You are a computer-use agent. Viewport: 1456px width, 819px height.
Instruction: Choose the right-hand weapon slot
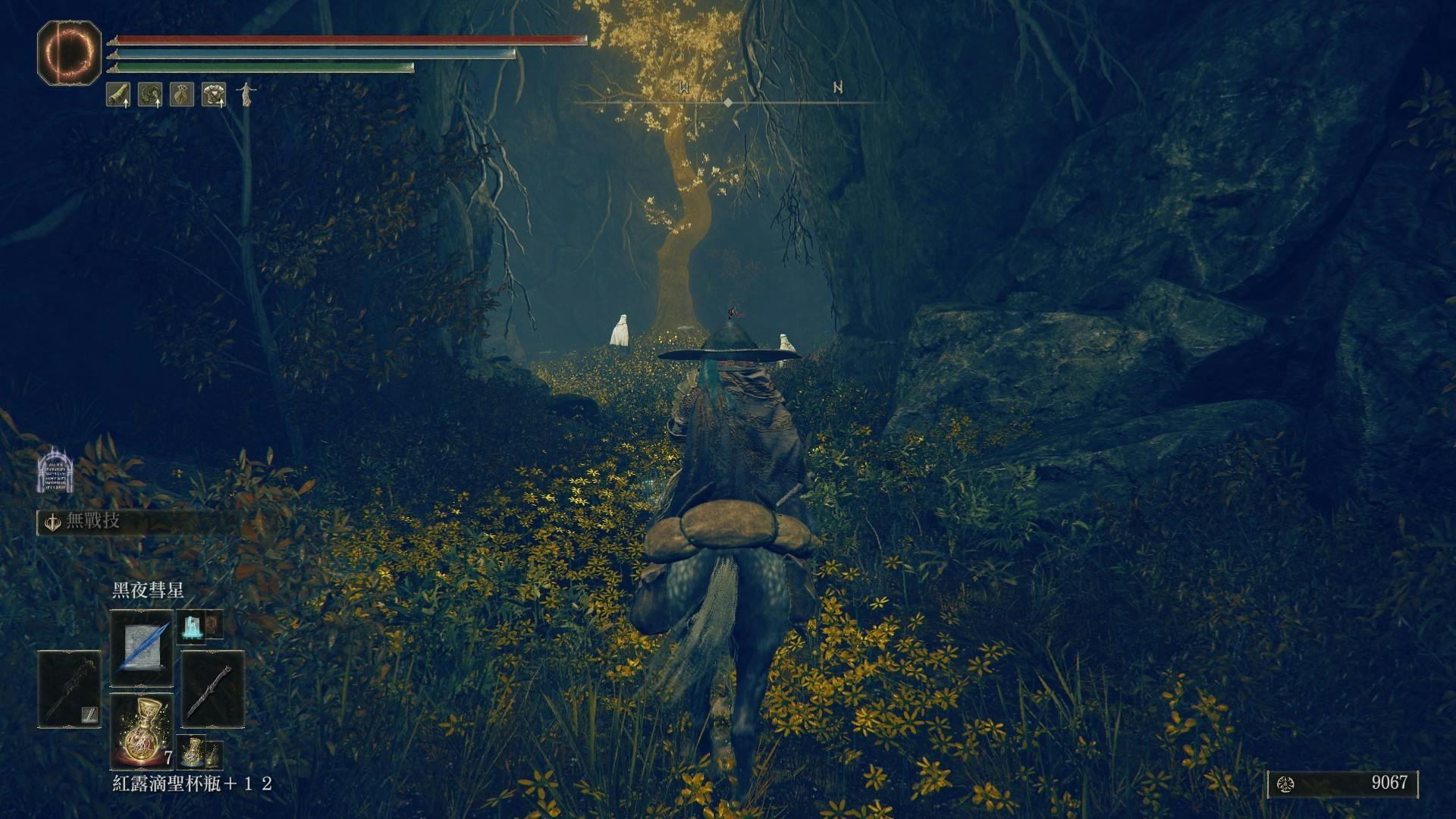tap(212, 687)
